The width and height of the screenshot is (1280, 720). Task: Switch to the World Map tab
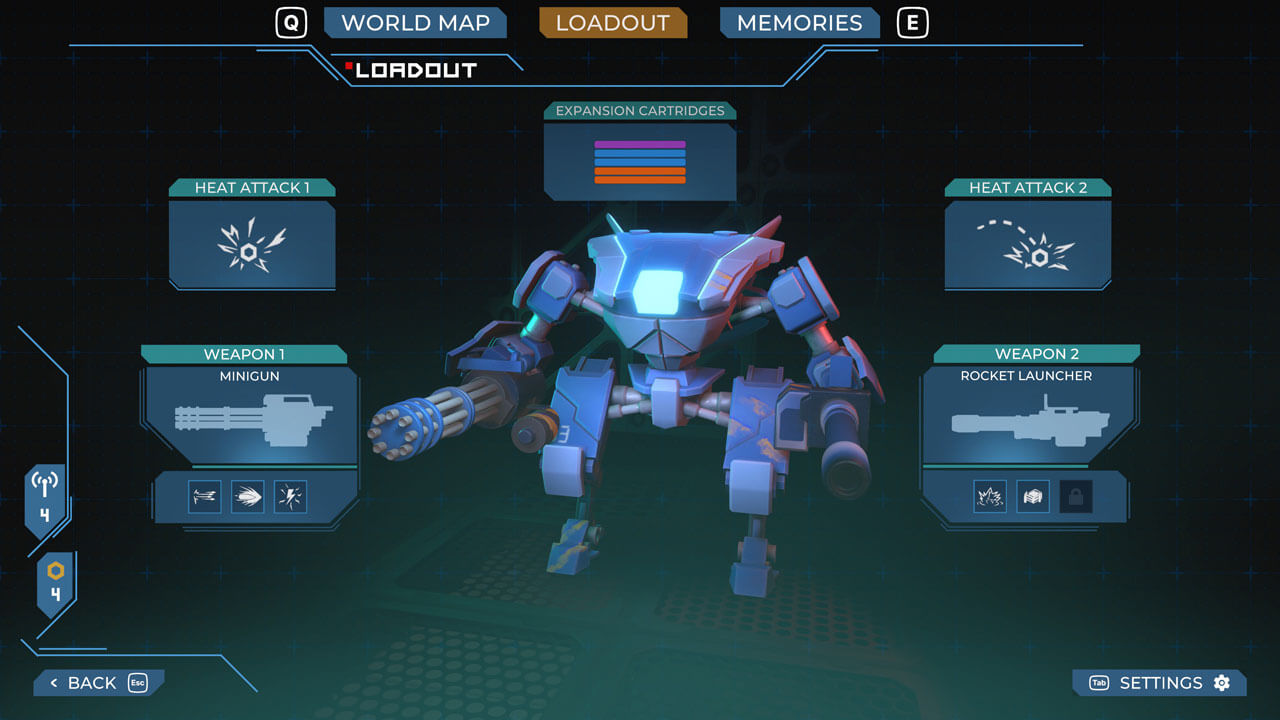click(x=415, y=23)
